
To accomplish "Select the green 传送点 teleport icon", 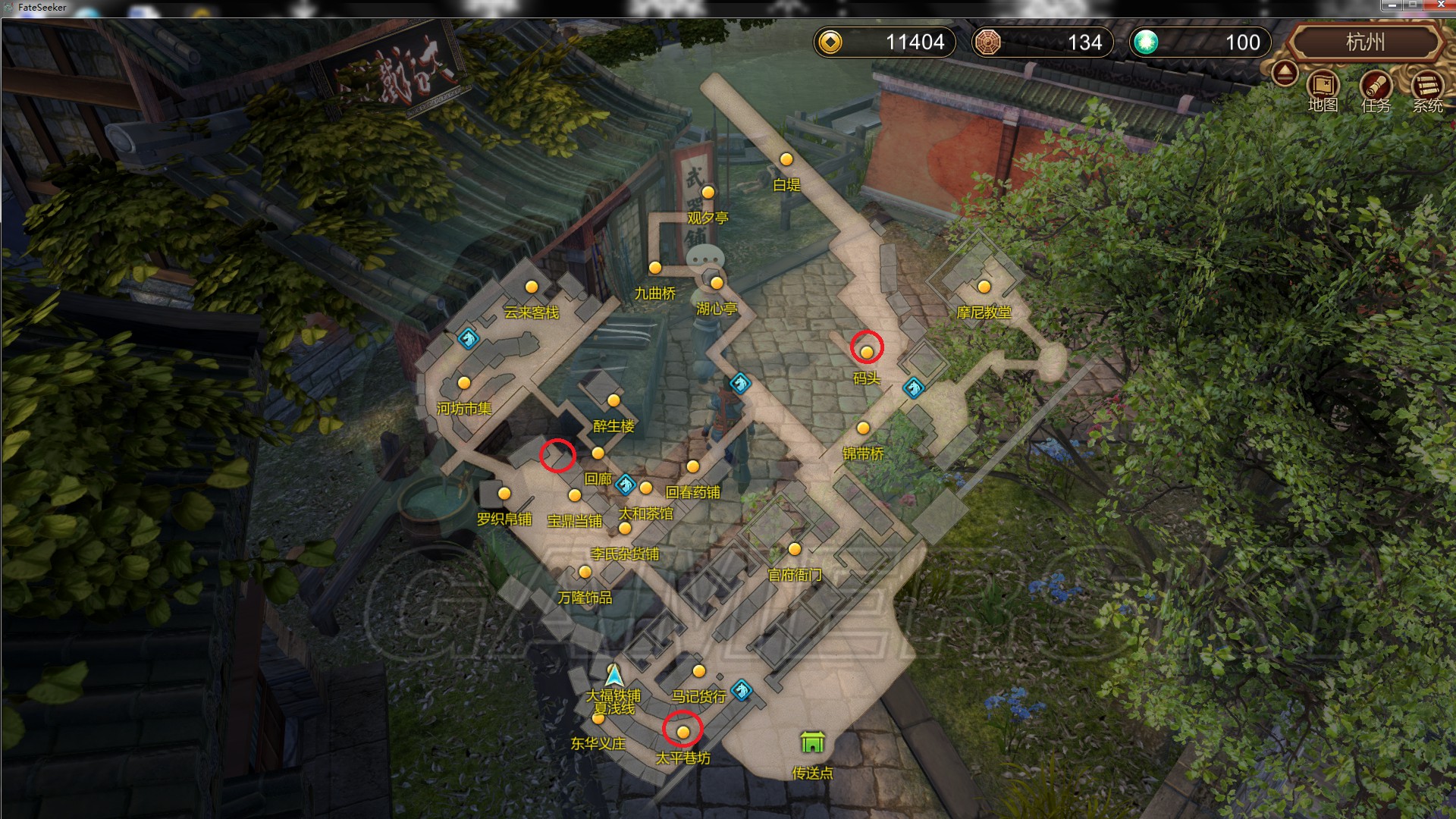I will [812, 742].
